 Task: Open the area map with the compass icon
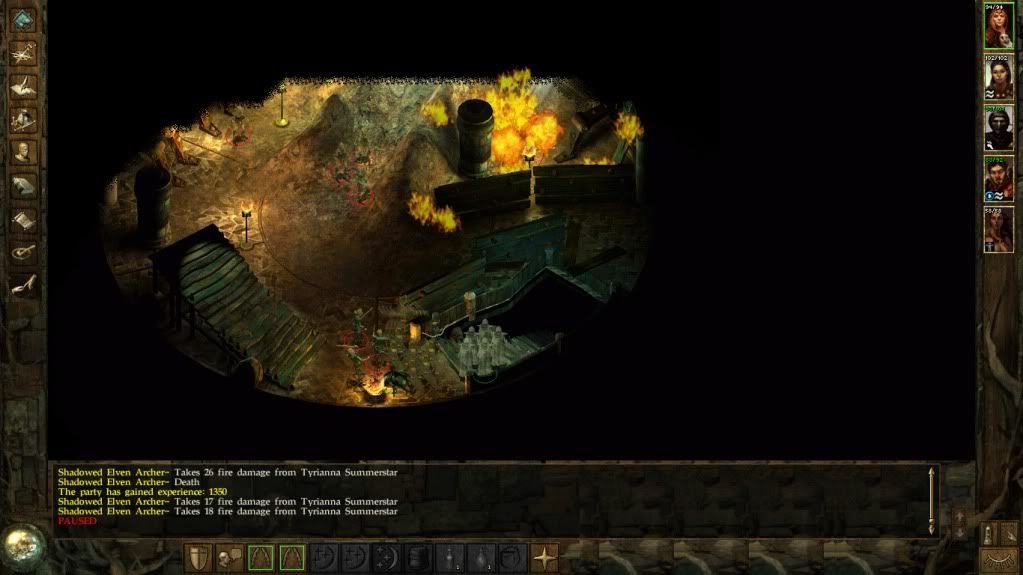pos(22,53)
